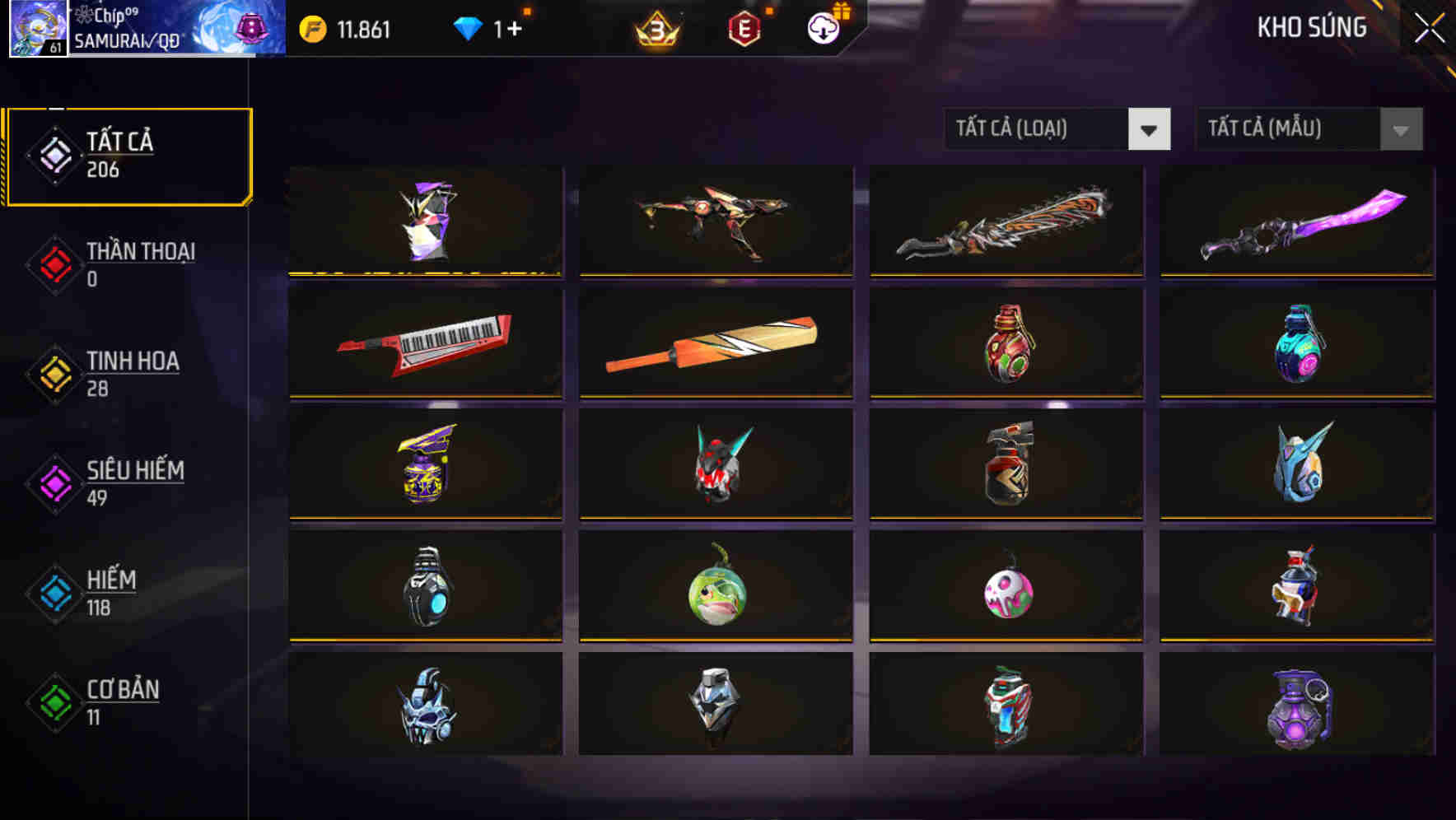
Task: Open the TẤT CẢ (LOẠI) dropdown
Action: point(1057,129)
